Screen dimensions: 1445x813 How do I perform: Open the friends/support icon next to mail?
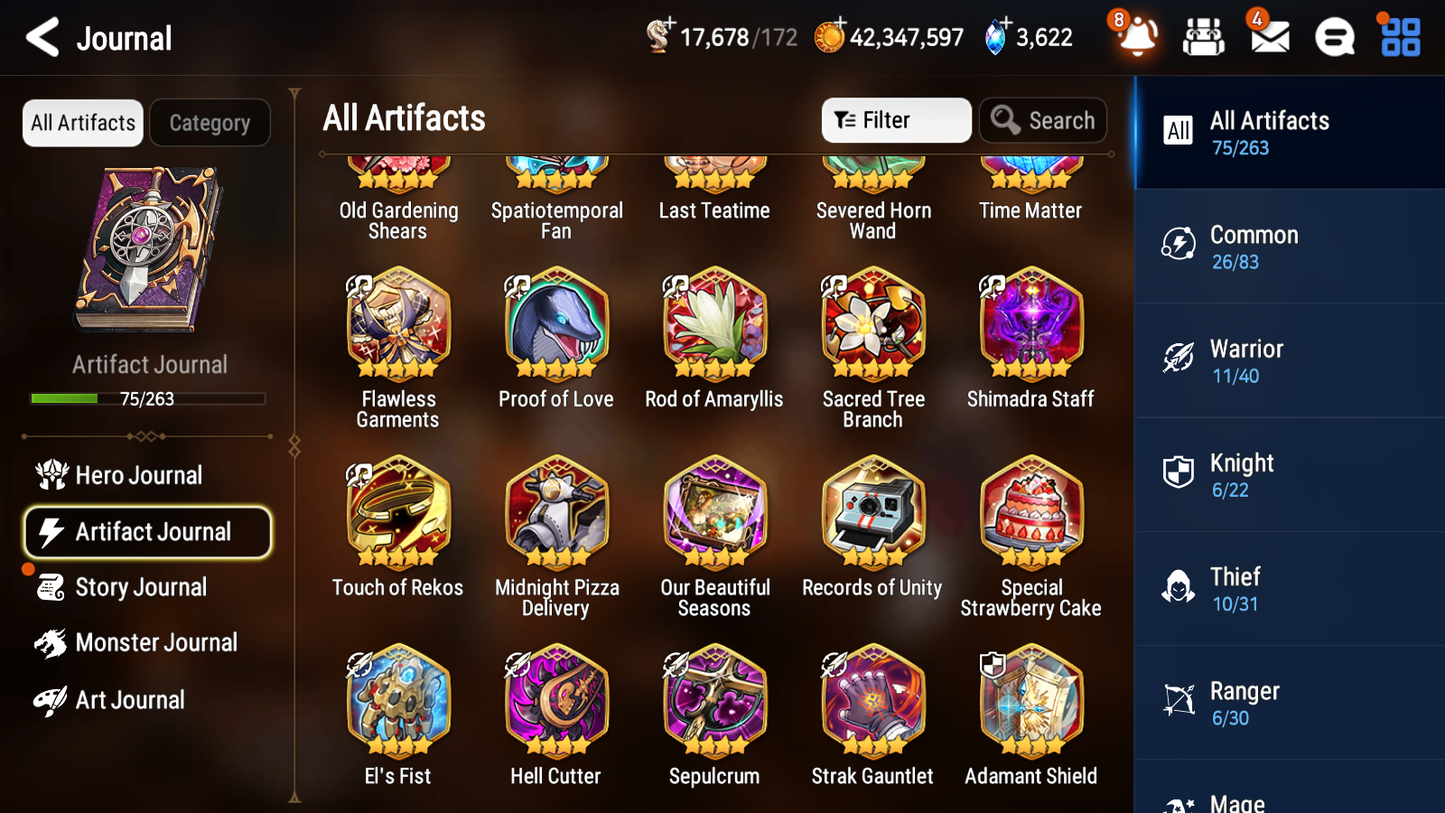[x=1334, y=37]
